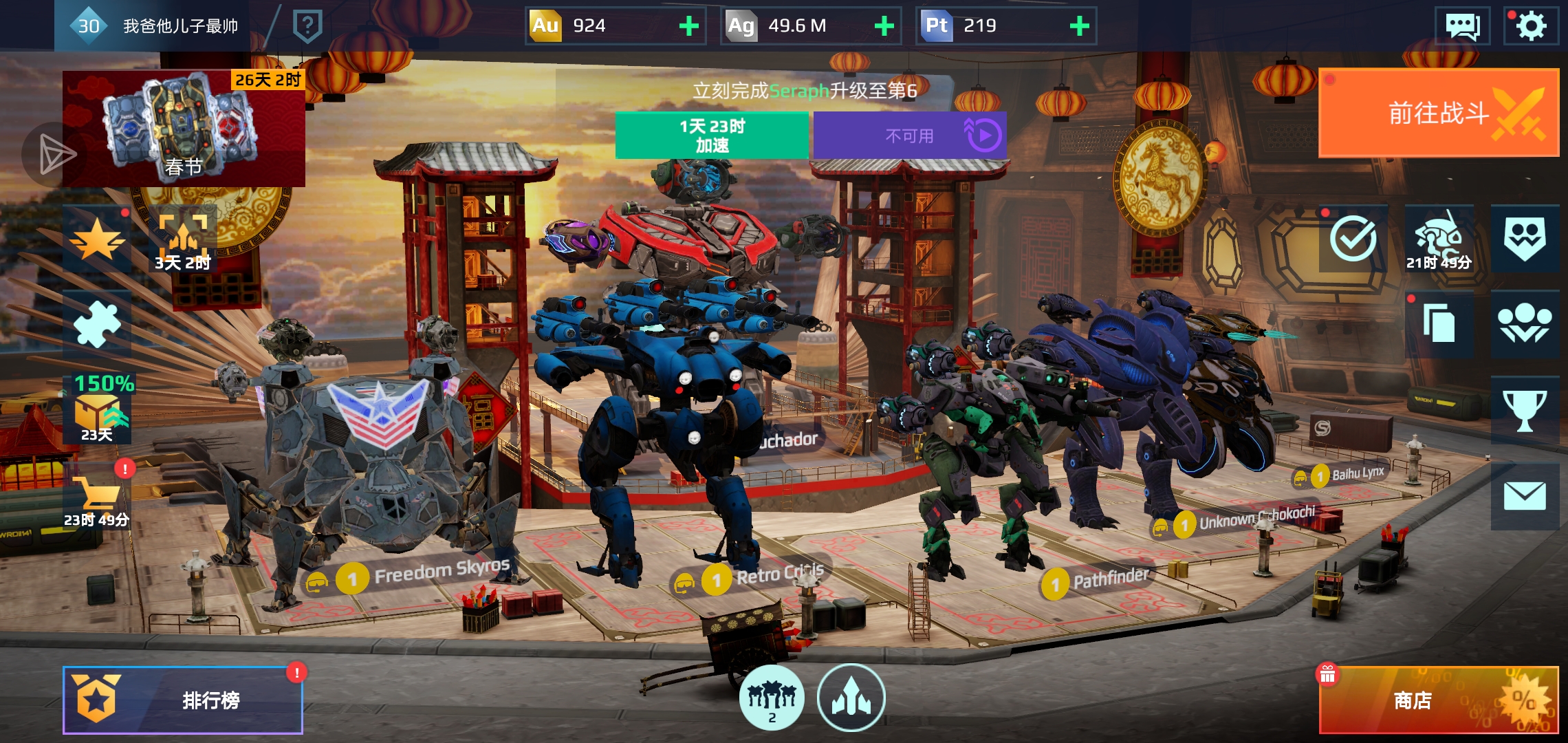Open the puzzle piece icon
Screen dimensions: 1568x743
[97, 324]
